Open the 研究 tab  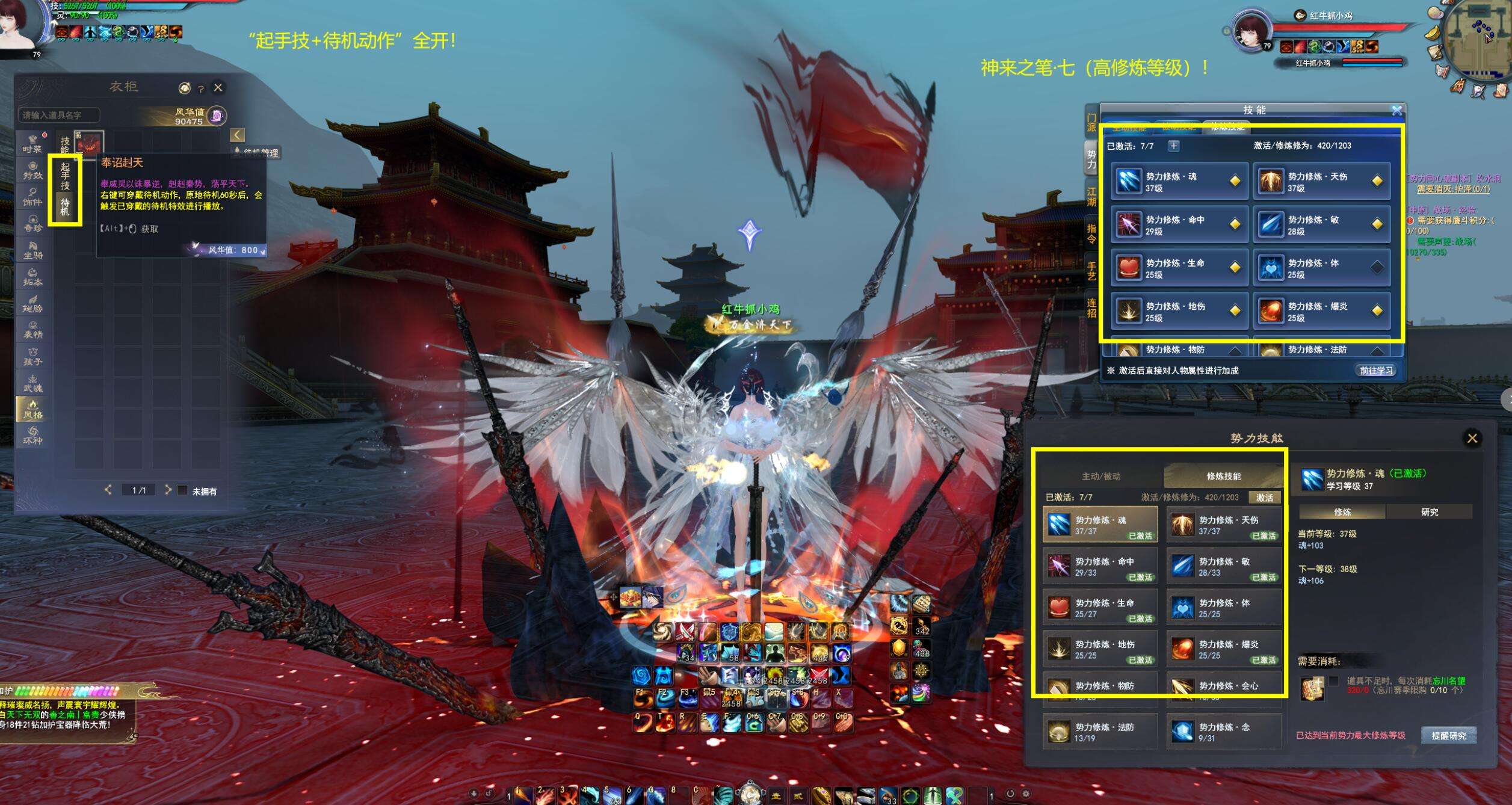coord(1429,512)
